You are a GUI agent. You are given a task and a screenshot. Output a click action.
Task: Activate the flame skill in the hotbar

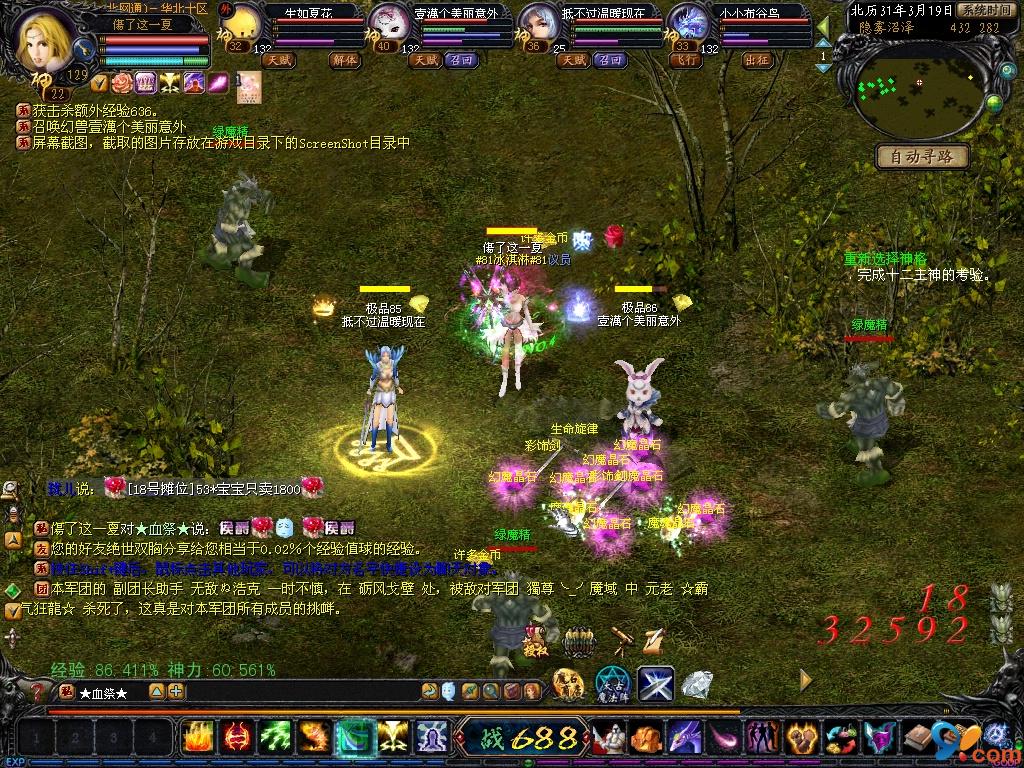coord(197,737)
